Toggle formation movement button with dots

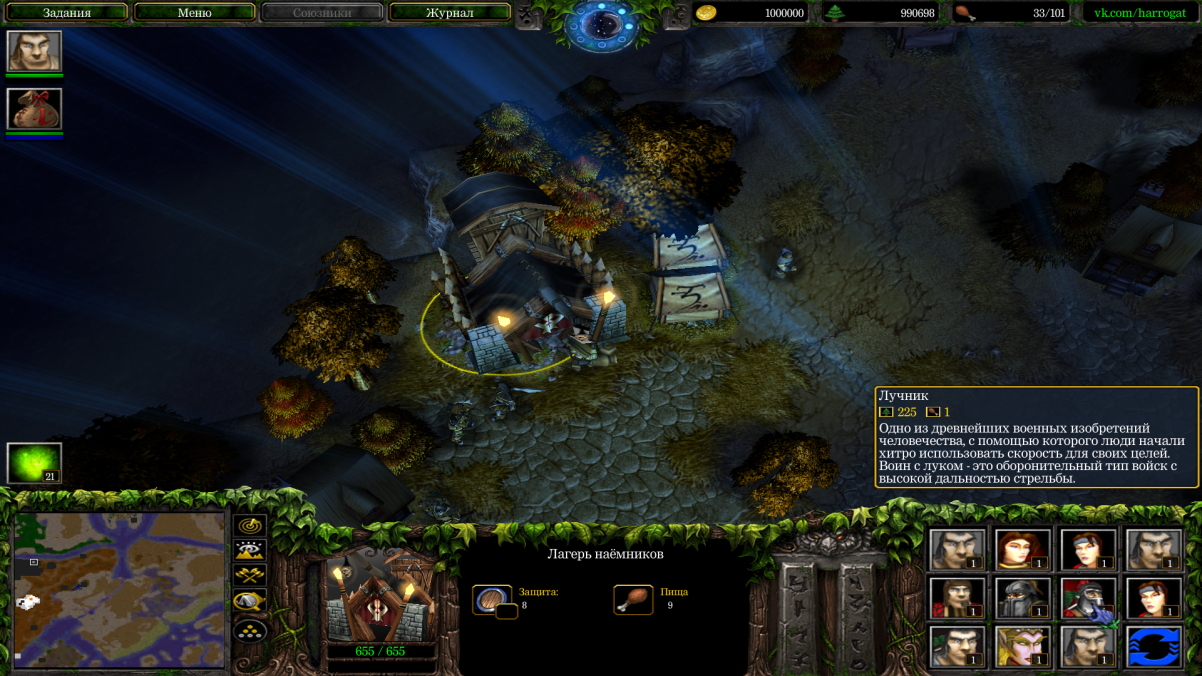pos(249,631)
